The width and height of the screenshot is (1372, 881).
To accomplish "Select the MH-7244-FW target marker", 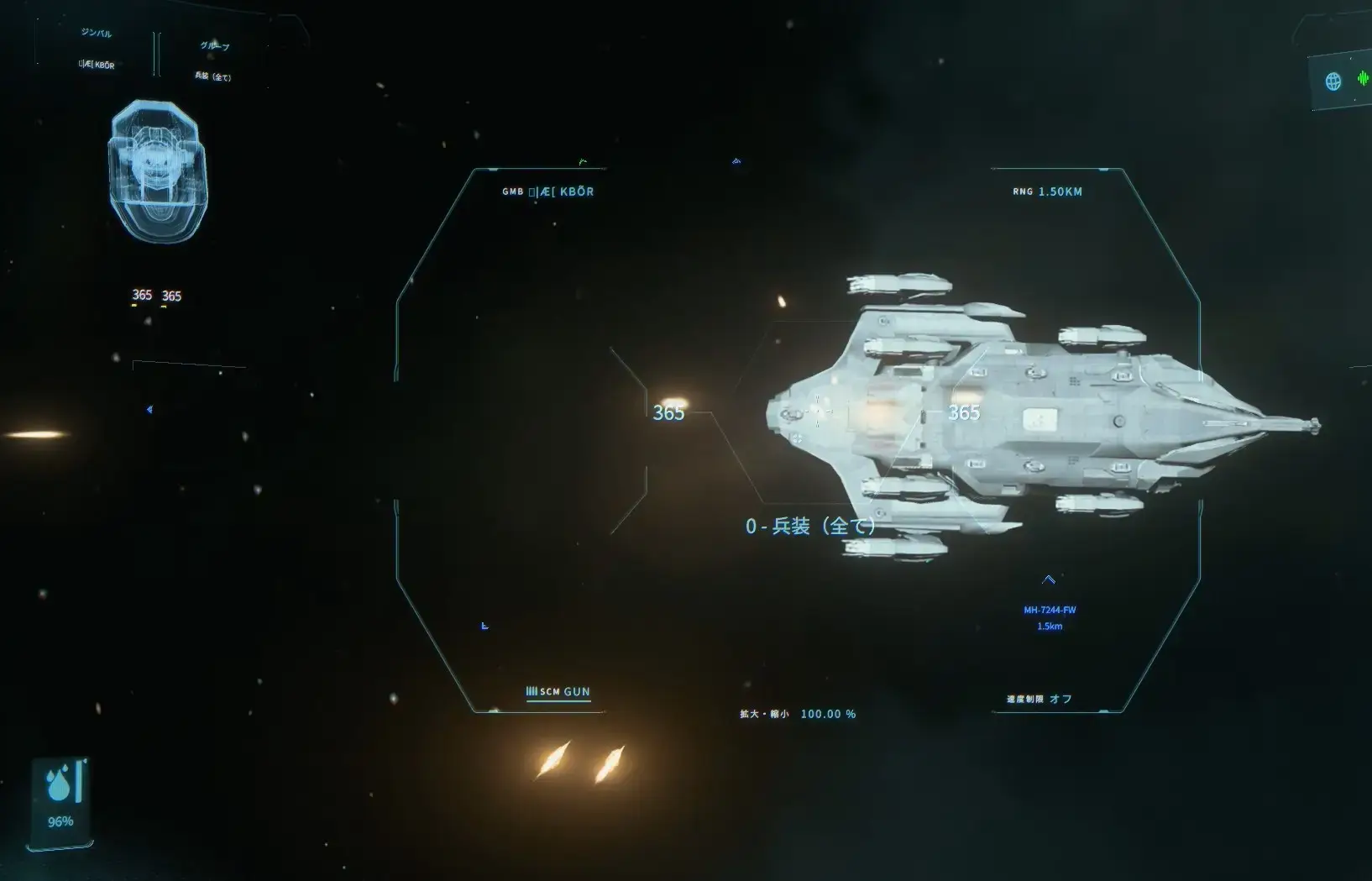I will click(1050, 610).
